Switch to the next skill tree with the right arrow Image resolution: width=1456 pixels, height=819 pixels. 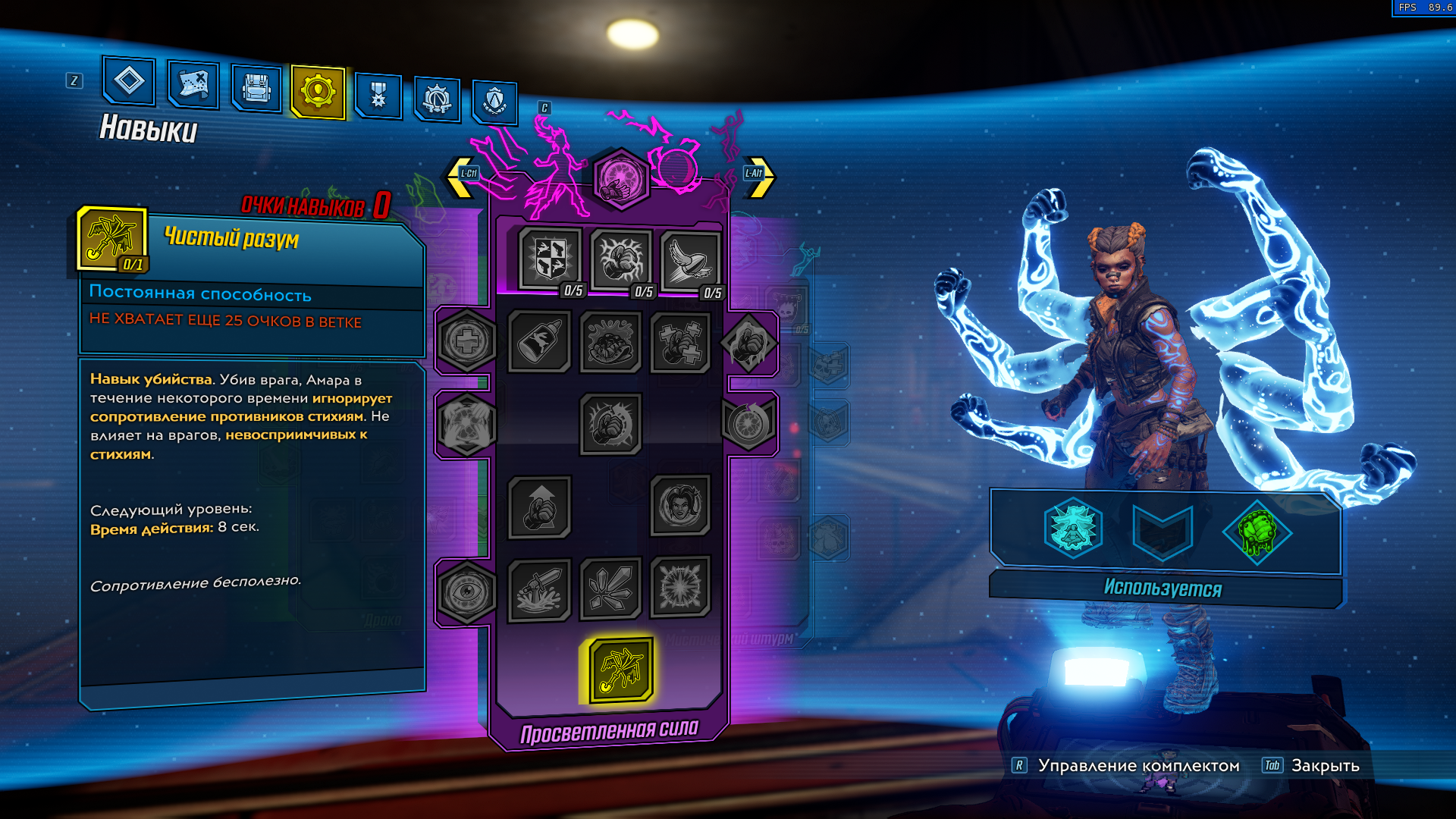[x=760, y=177]
